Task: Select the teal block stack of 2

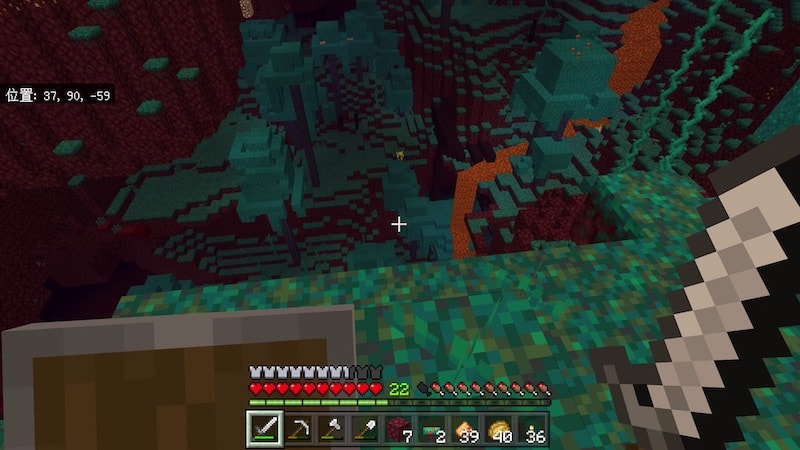Action: [x=432, y=429]
